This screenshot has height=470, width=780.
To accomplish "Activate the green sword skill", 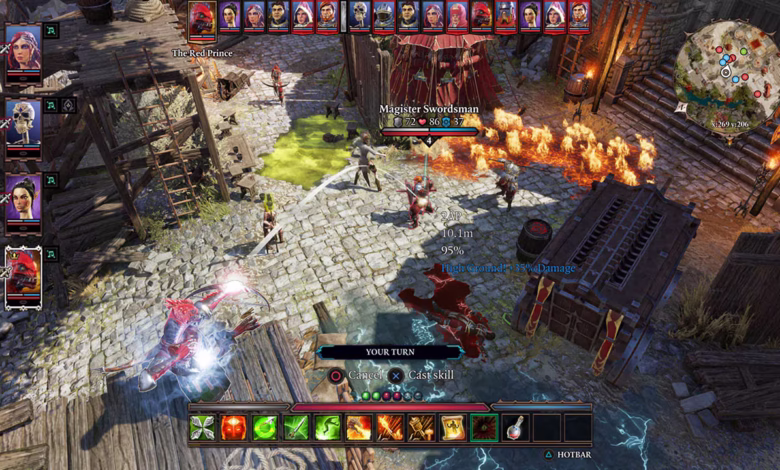I will [296, 428].
